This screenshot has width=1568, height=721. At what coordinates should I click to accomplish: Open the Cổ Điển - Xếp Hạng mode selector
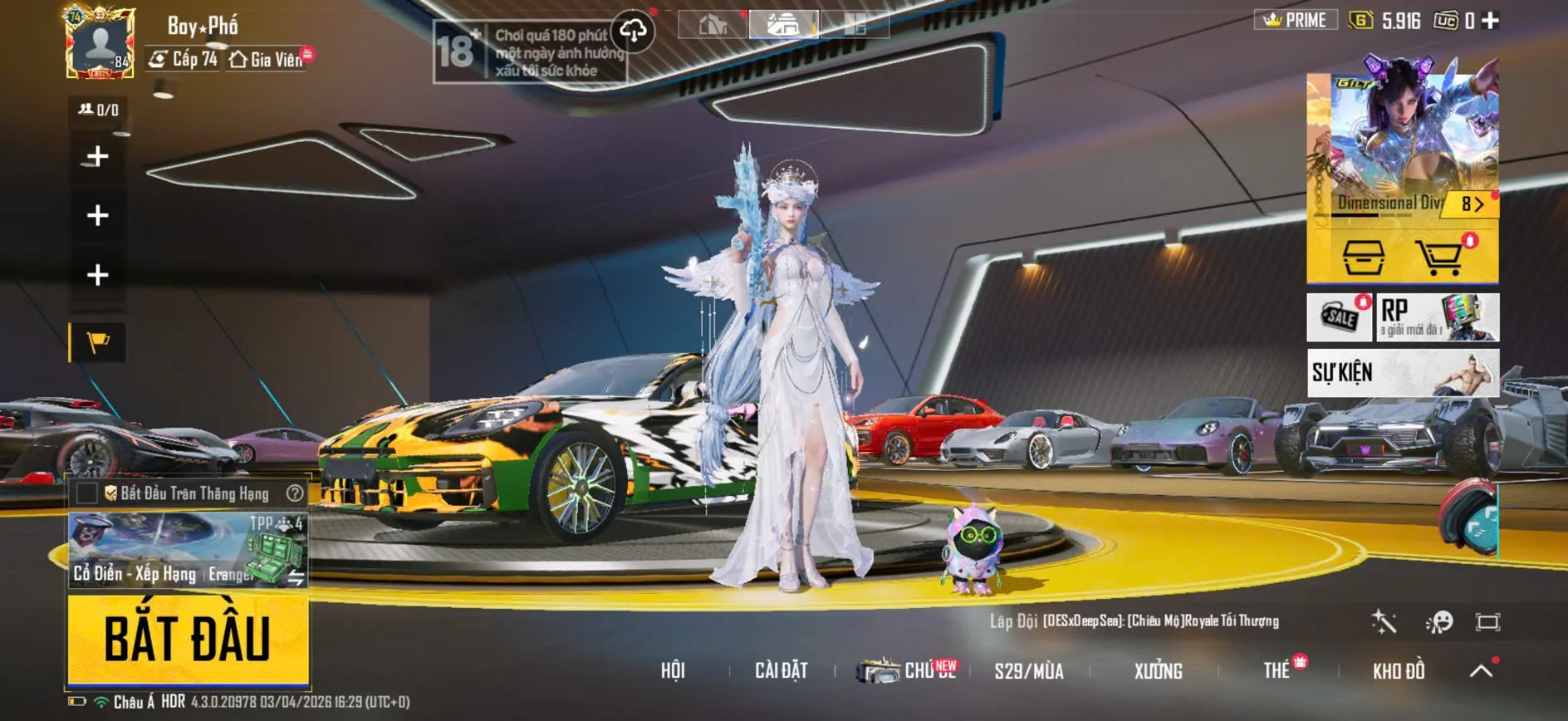[188, 550]
